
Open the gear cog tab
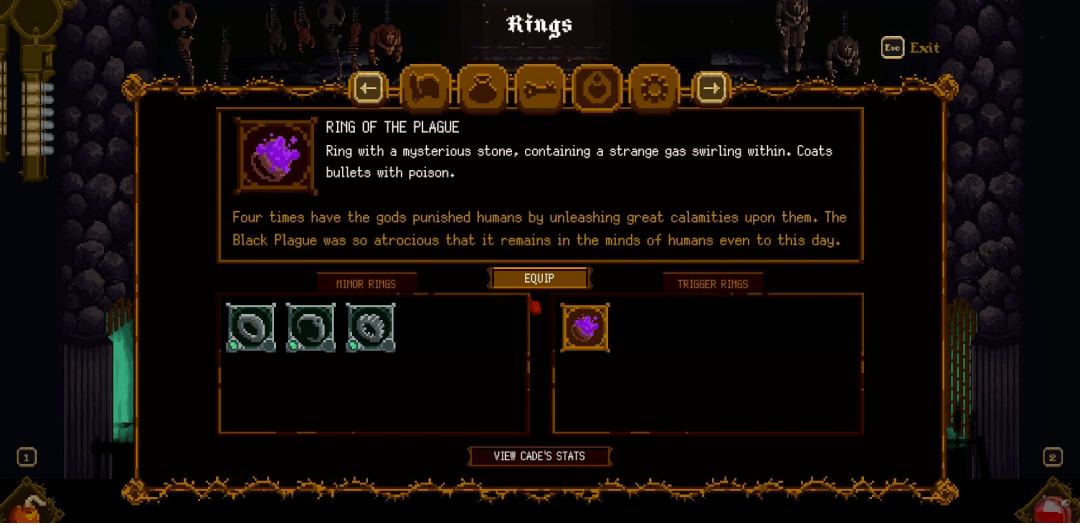(654, 89)
